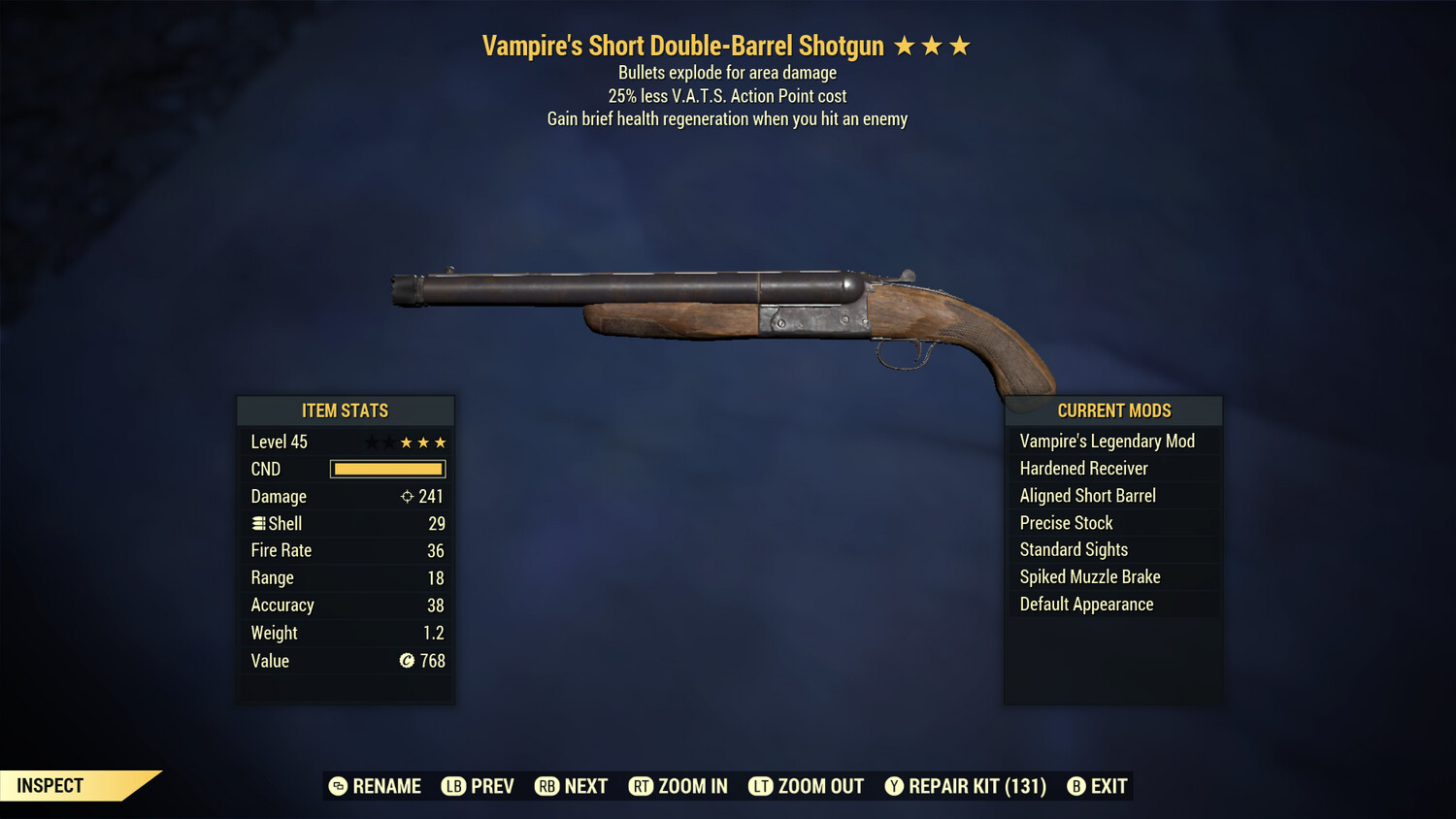Image resolution: width=1456 pixels, height=819 pixels.
Task: Toggle the third star in the Level 45 row
Action: point(407,442)
